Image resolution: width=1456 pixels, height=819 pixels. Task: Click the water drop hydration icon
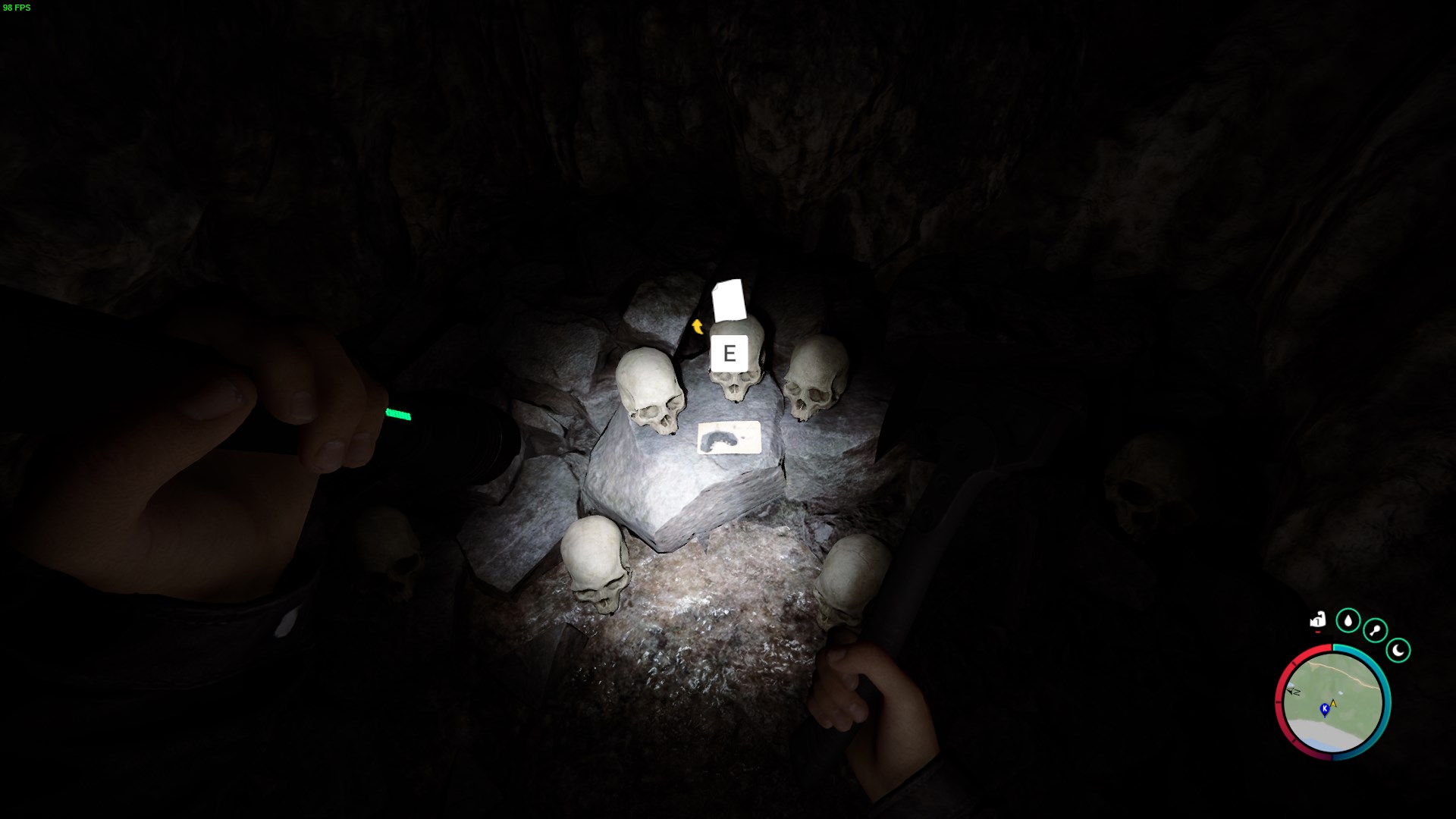pyautogui.click(x=1348, y=620)
